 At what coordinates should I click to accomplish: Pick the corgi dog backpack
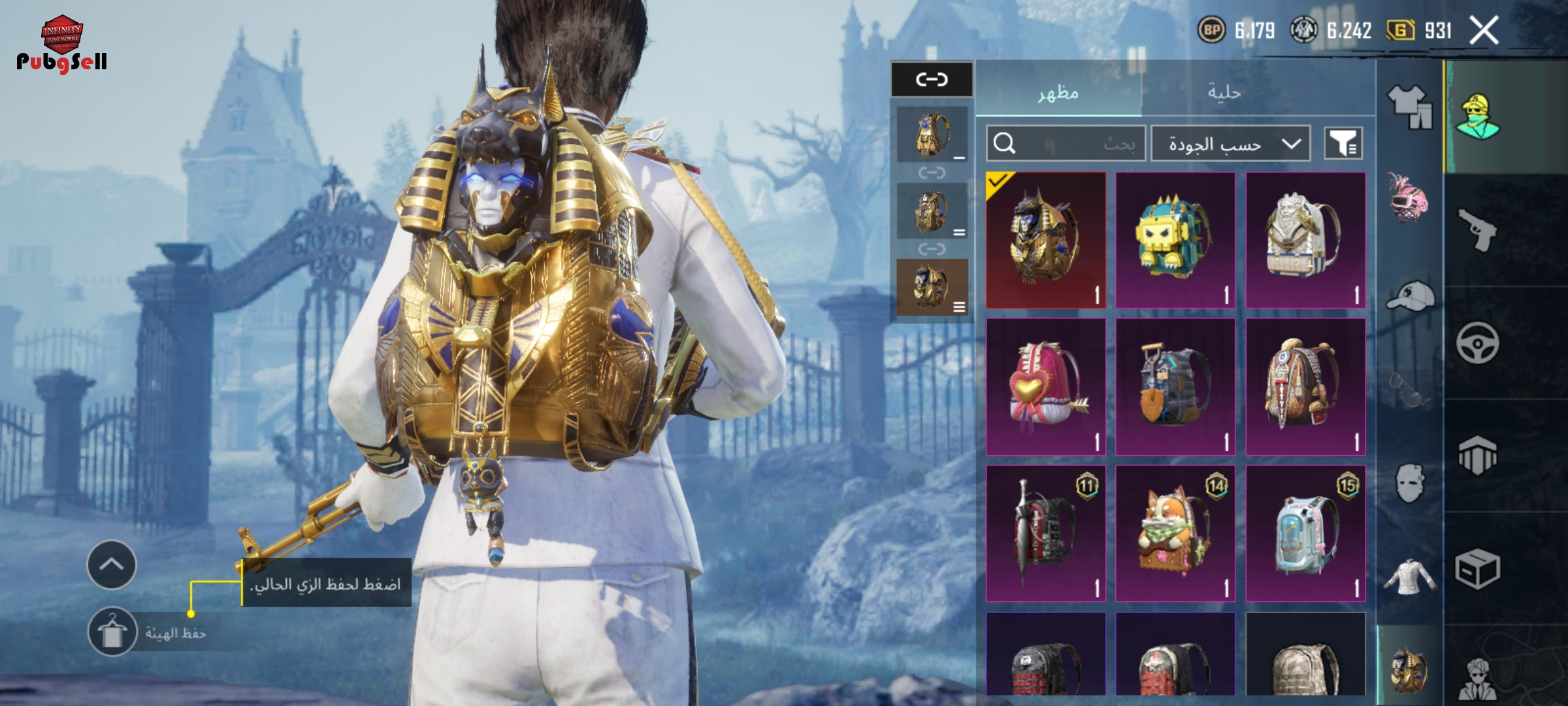click(x=1175, y=533)
